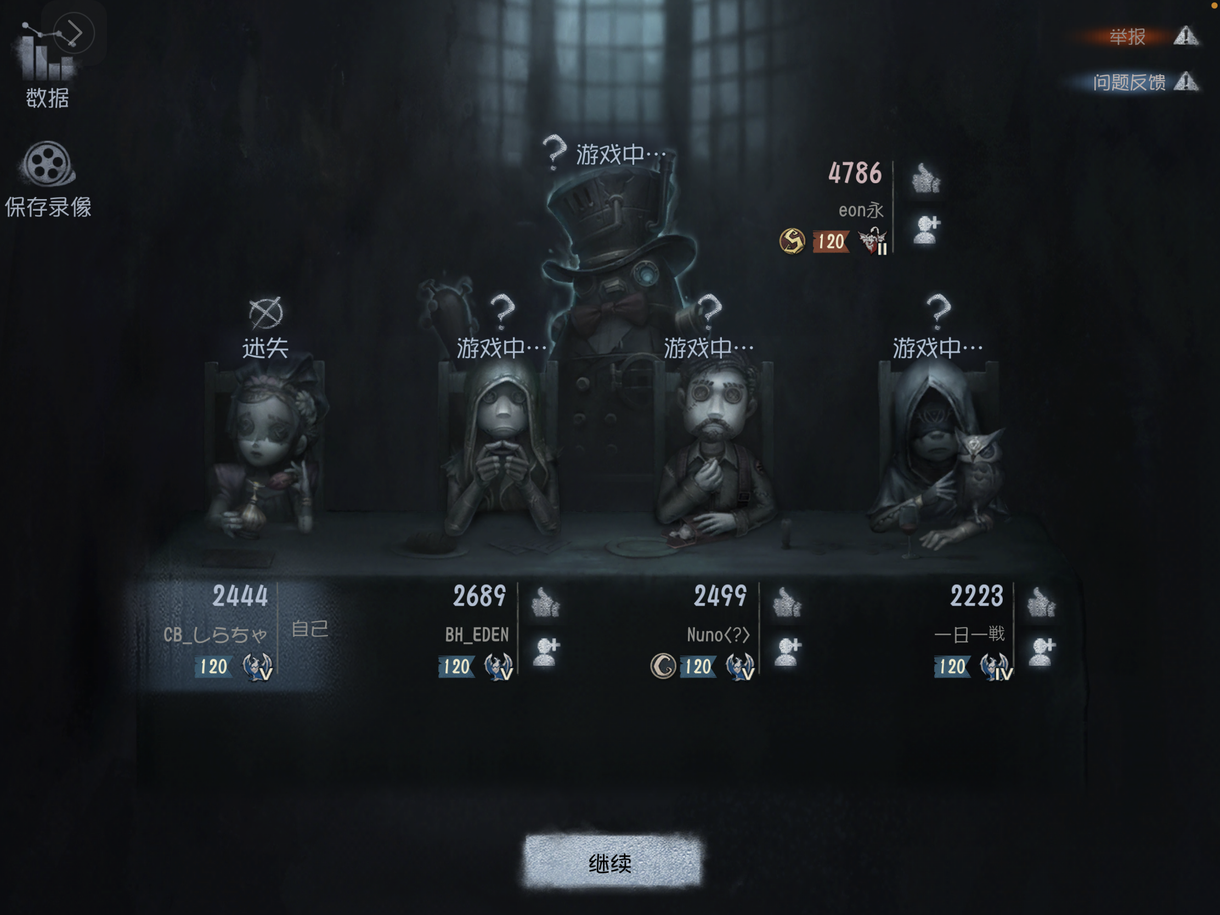
Task: Save the match replay with 保存录像
Action: (x=47, y=178)
